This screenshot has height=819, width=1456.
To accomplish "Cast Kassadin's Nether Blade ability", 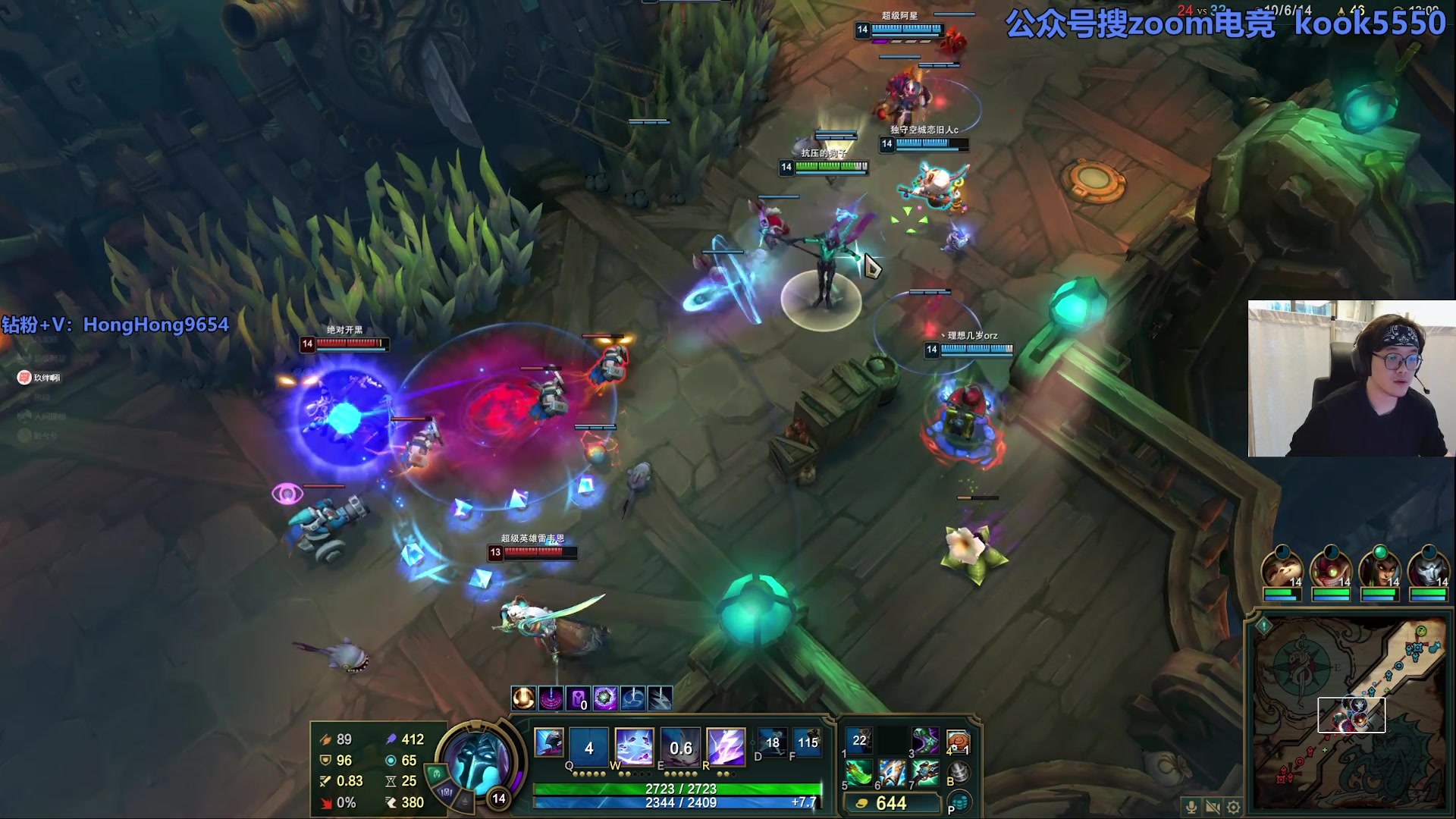I will click(x=634, y=747).
